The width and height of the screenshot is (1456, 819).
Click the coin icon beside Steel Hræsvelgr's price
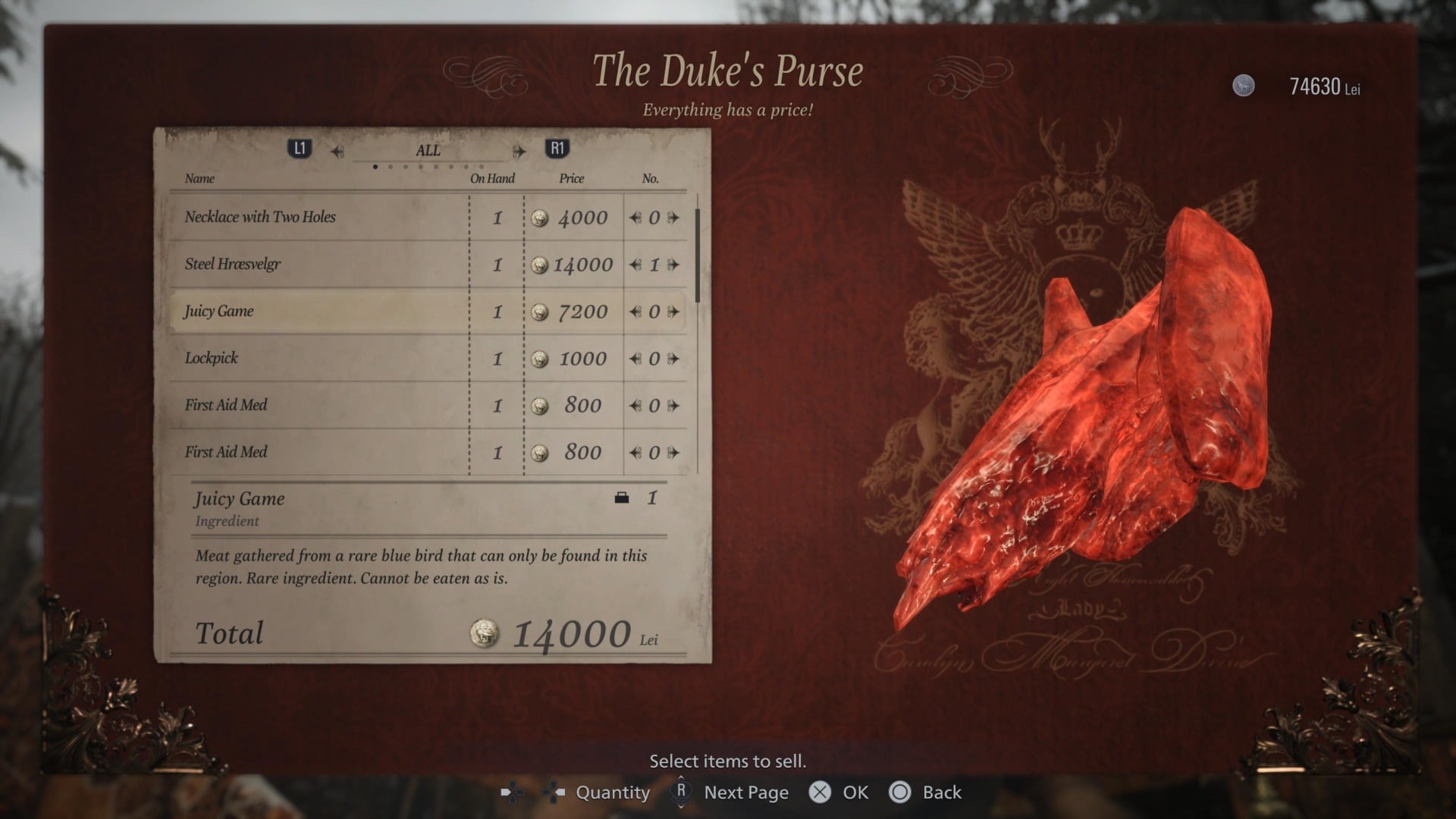pyautogui.click(x=541, y=265)
